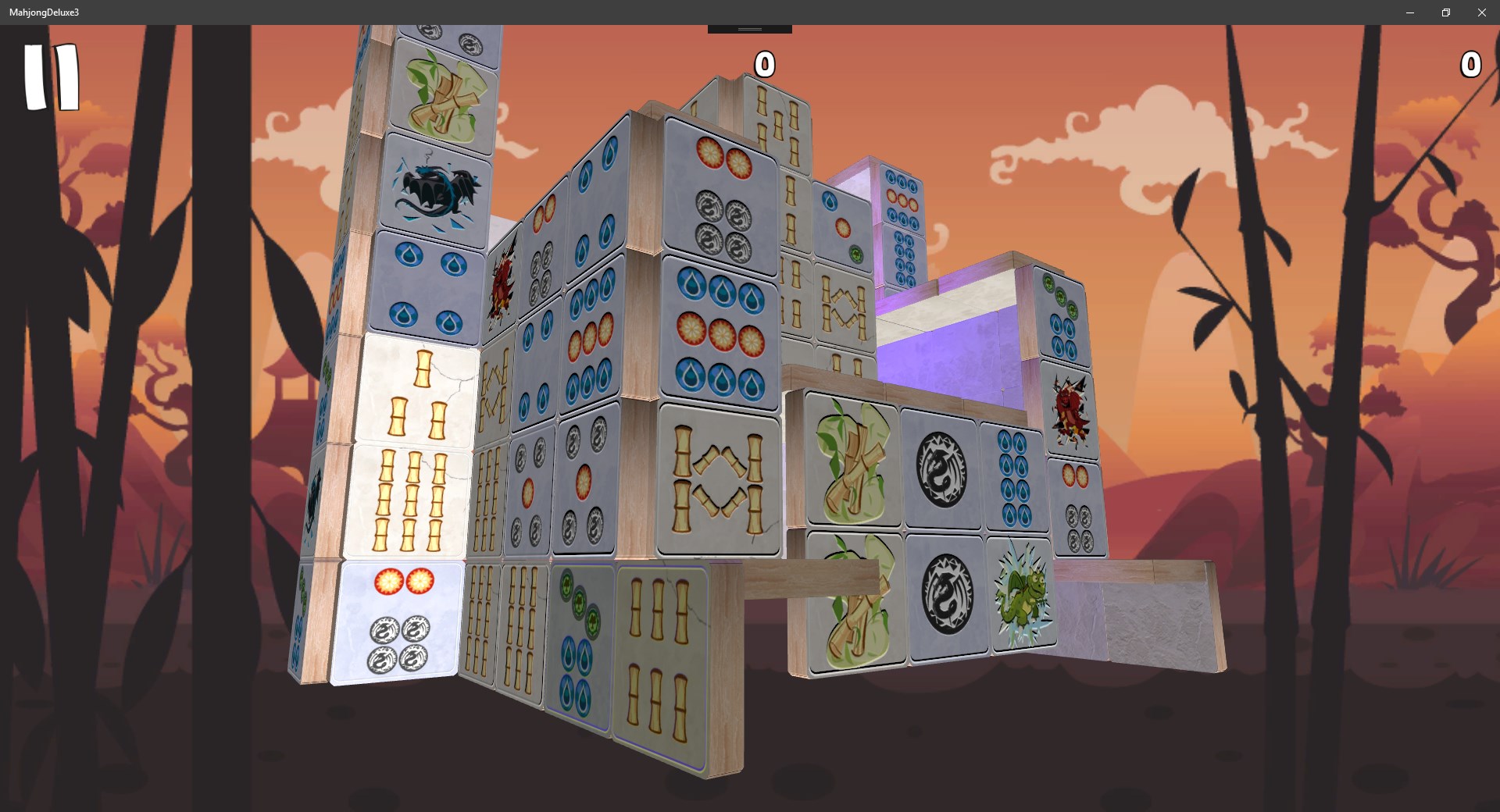The height and width of the screenshot is (812, 1500).
Task: Select the white bamboo tile with three stalks
Action: coord(416,390)
